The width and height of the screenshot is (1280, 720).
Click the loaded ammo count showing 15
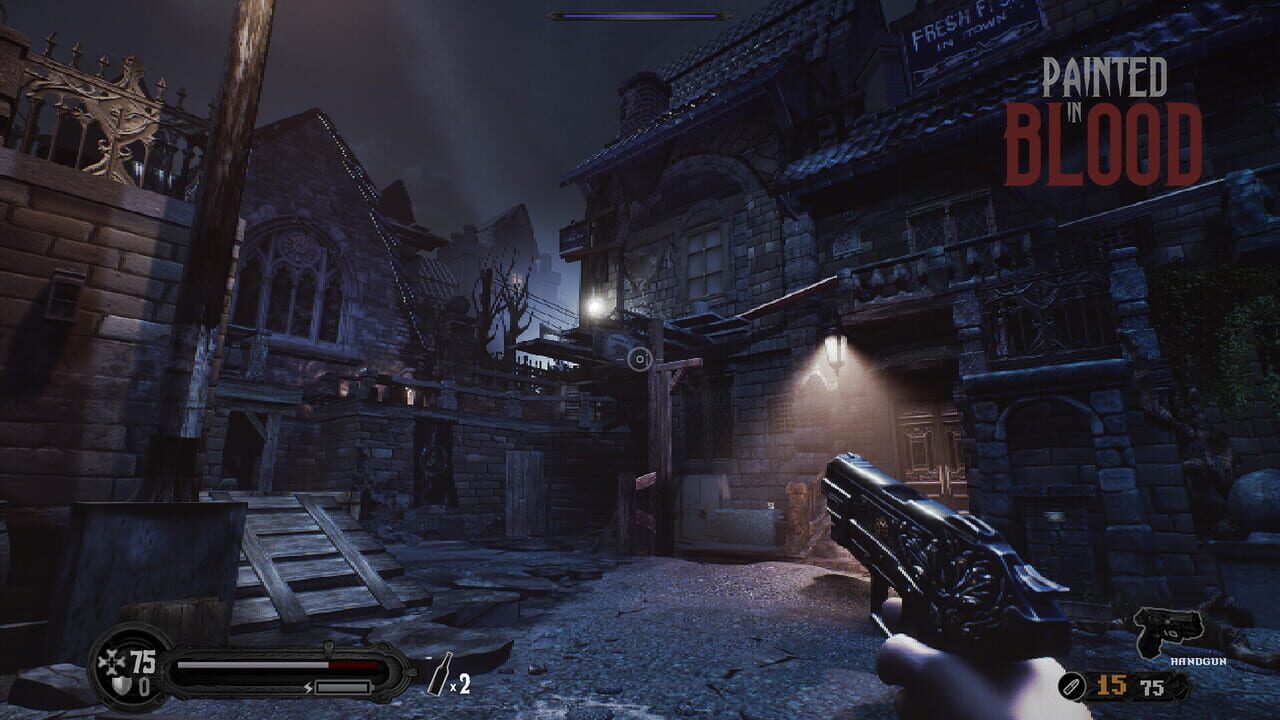point(1110,686)
